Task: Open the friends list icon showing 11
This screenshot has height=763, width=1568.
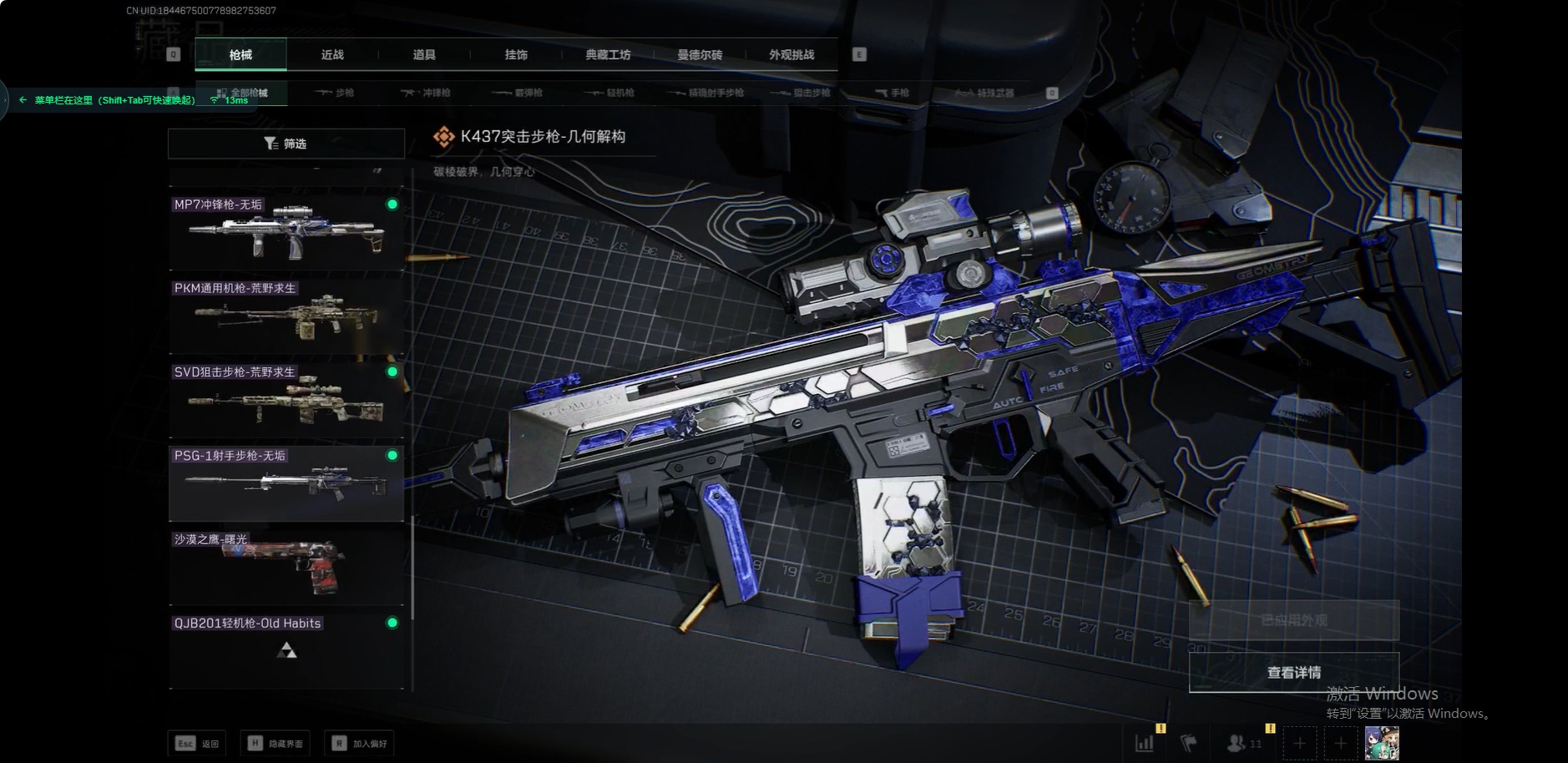Action: [x=1244, y=743]
